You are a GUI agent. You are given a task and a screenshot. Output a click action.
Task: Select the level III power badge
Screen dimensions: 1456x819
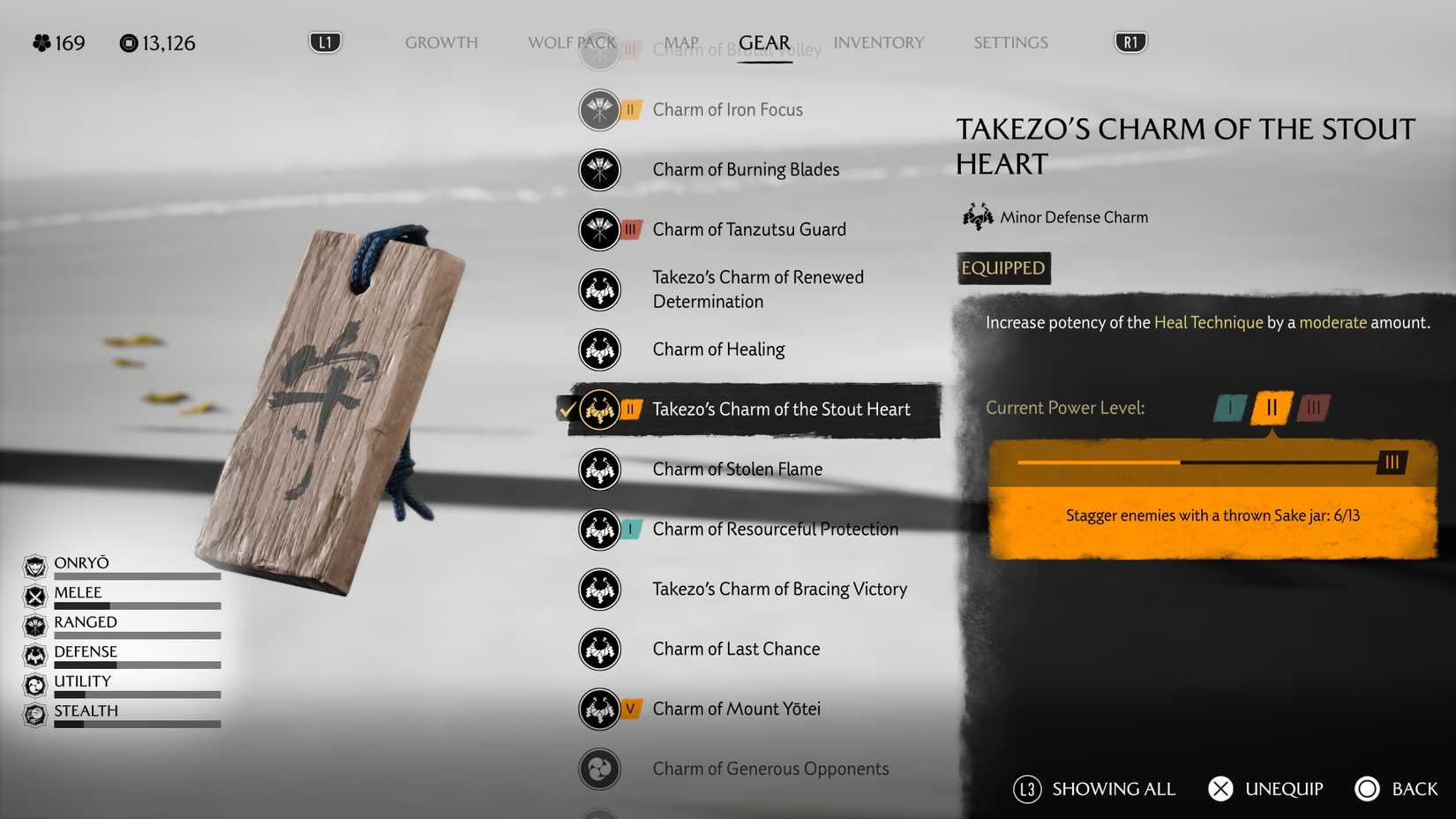(1314, 408)
